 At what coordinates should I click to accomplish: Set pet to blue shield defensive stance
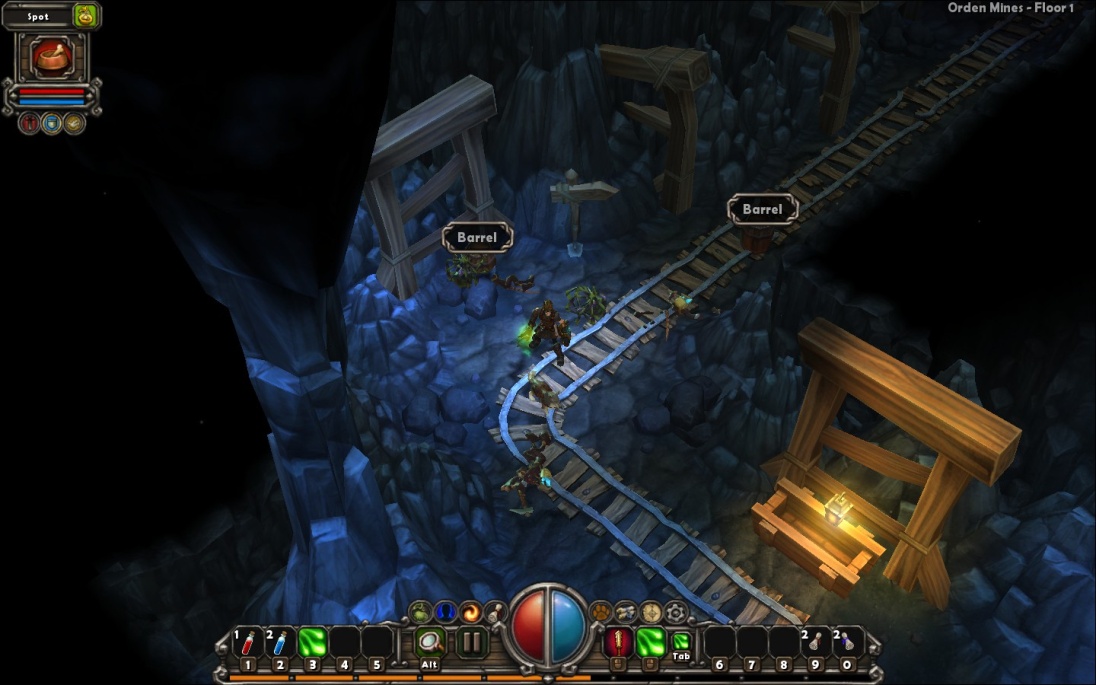pyautogui.click(x=51, y=123)
